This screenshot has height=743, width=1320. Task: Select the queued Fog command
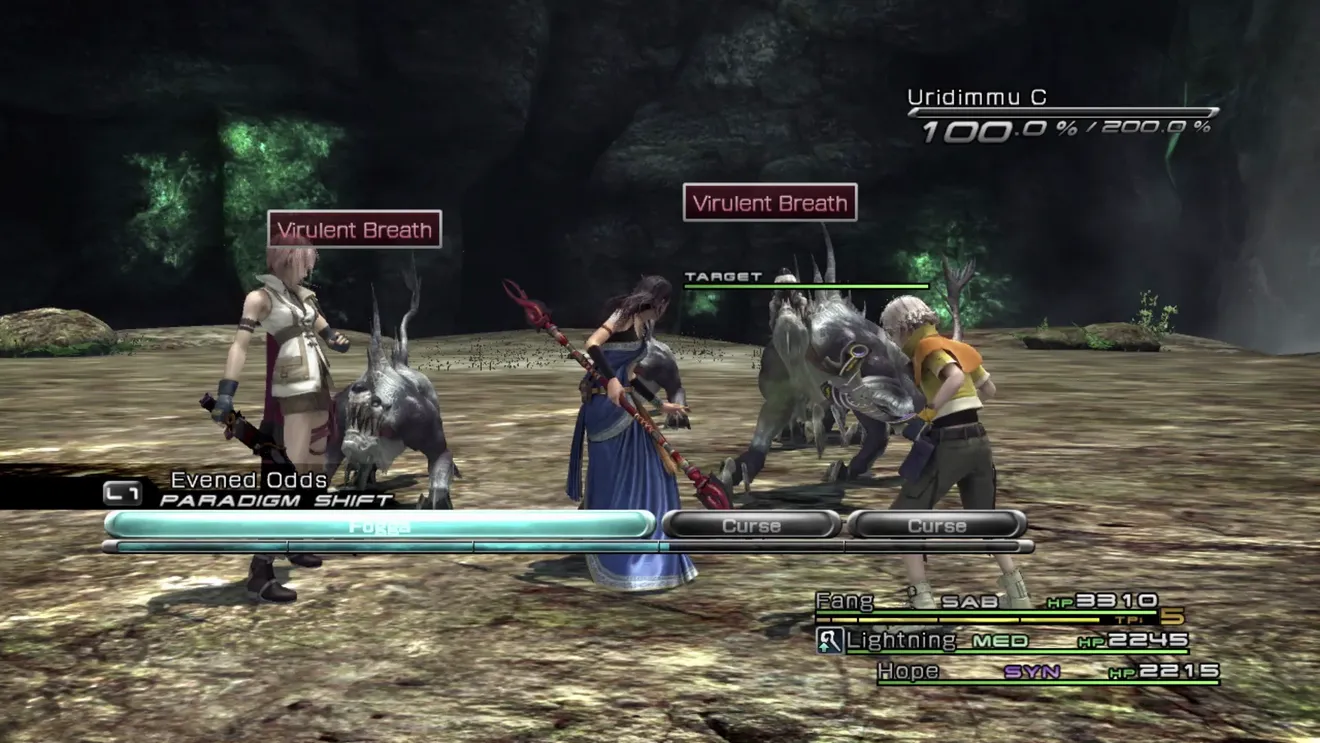(379, 525)
